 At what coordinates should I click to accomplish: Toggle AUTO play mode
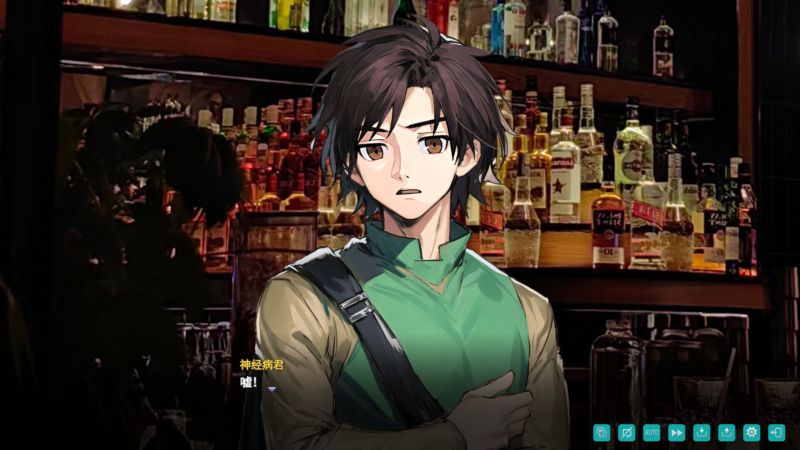coord(652,432)
